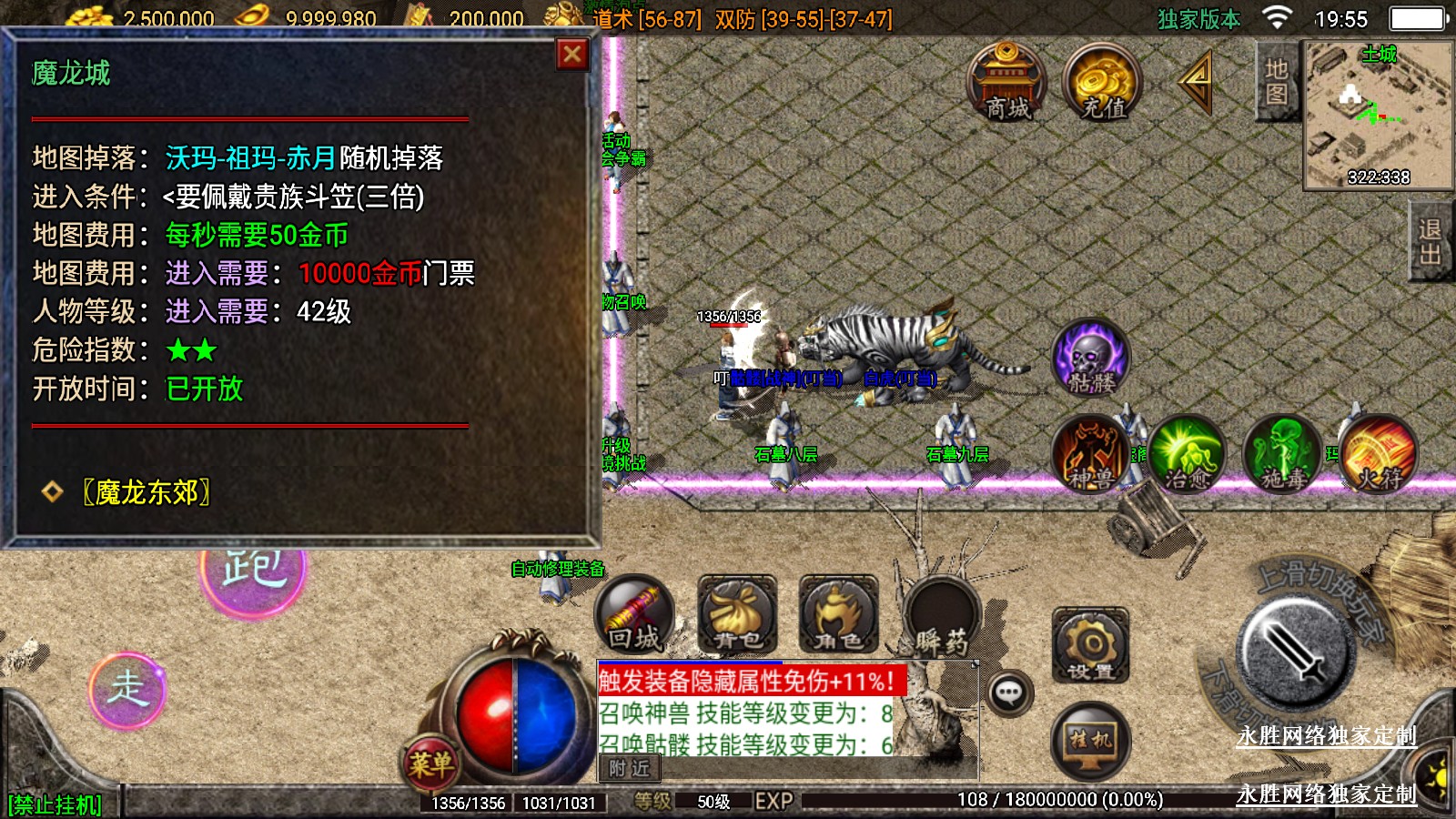The height and width of the screenshot is (819, 1456).
Task: Open the chat bubble button
Action: [x=1008, y=693]
